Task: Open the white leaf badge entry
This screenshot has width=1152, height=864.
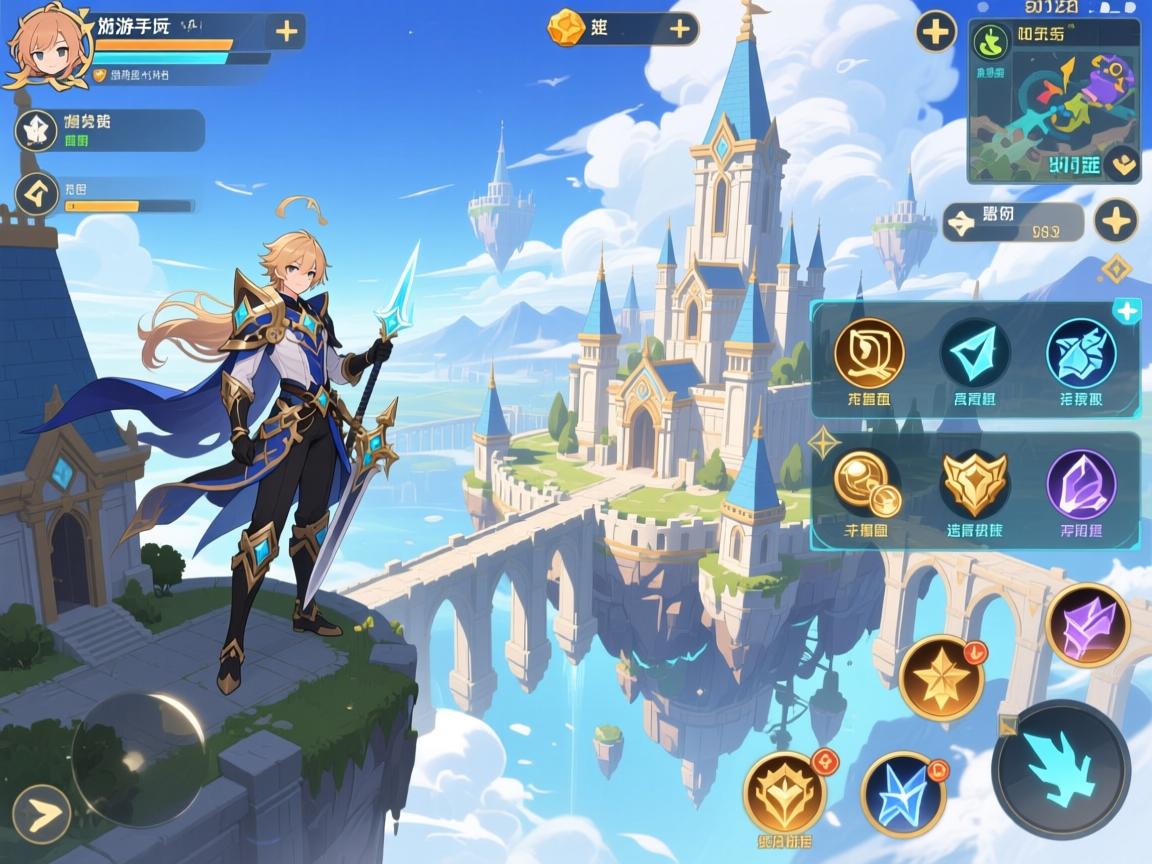Action: [x=38, y=130]
